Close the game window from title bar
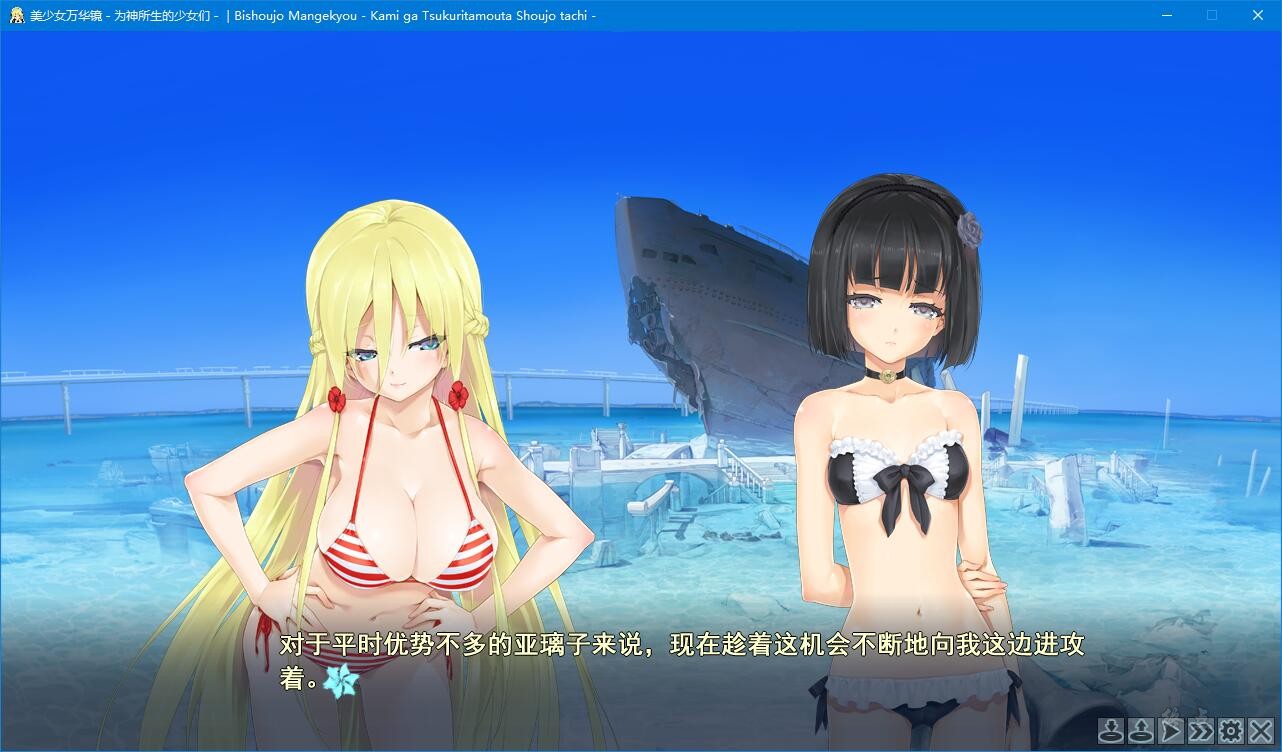1282x752 pixels. (x=1258, y=15)
